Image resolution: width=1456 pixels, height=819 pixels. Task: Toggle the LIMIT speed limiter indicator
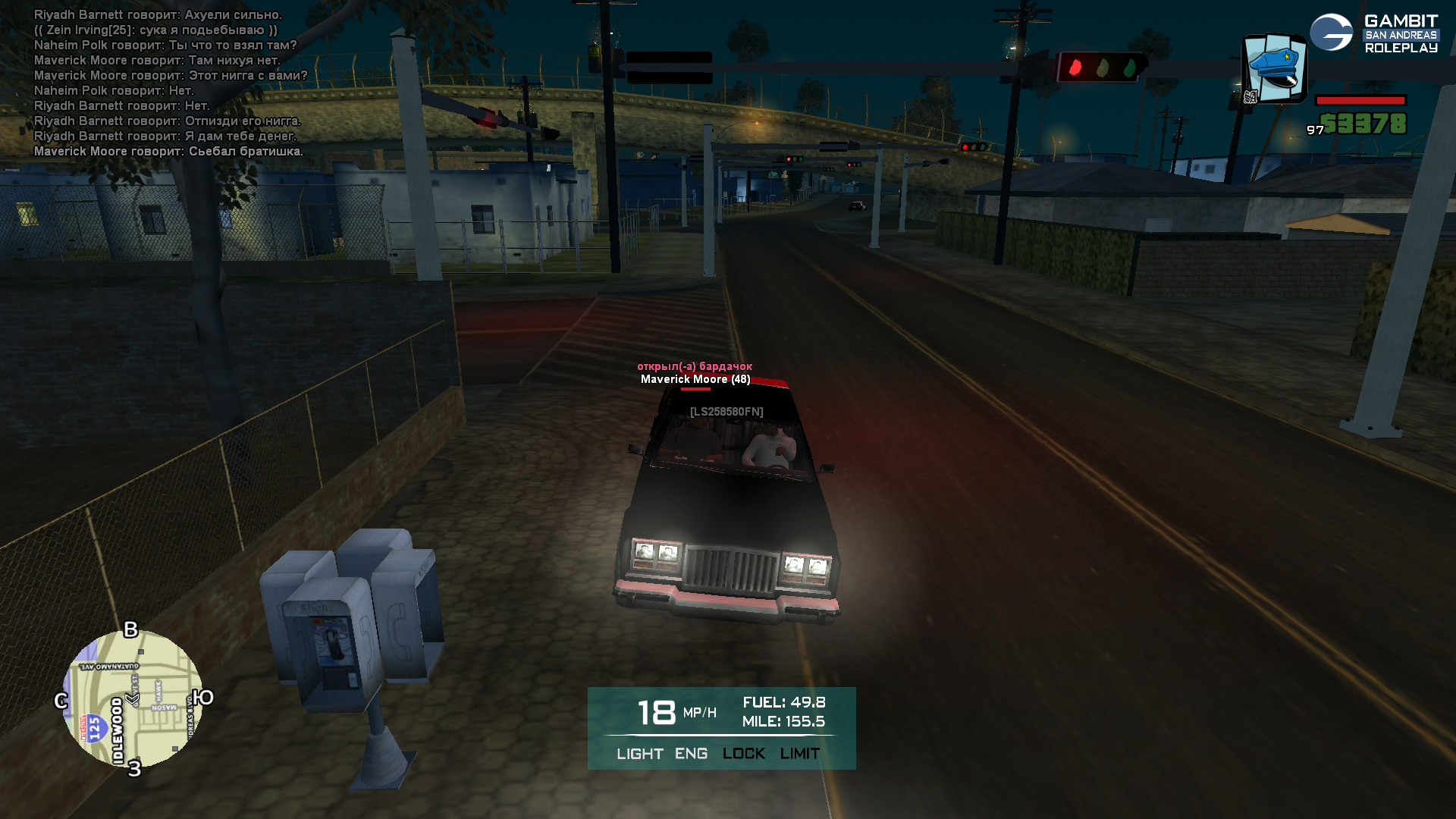pos(799,754)
